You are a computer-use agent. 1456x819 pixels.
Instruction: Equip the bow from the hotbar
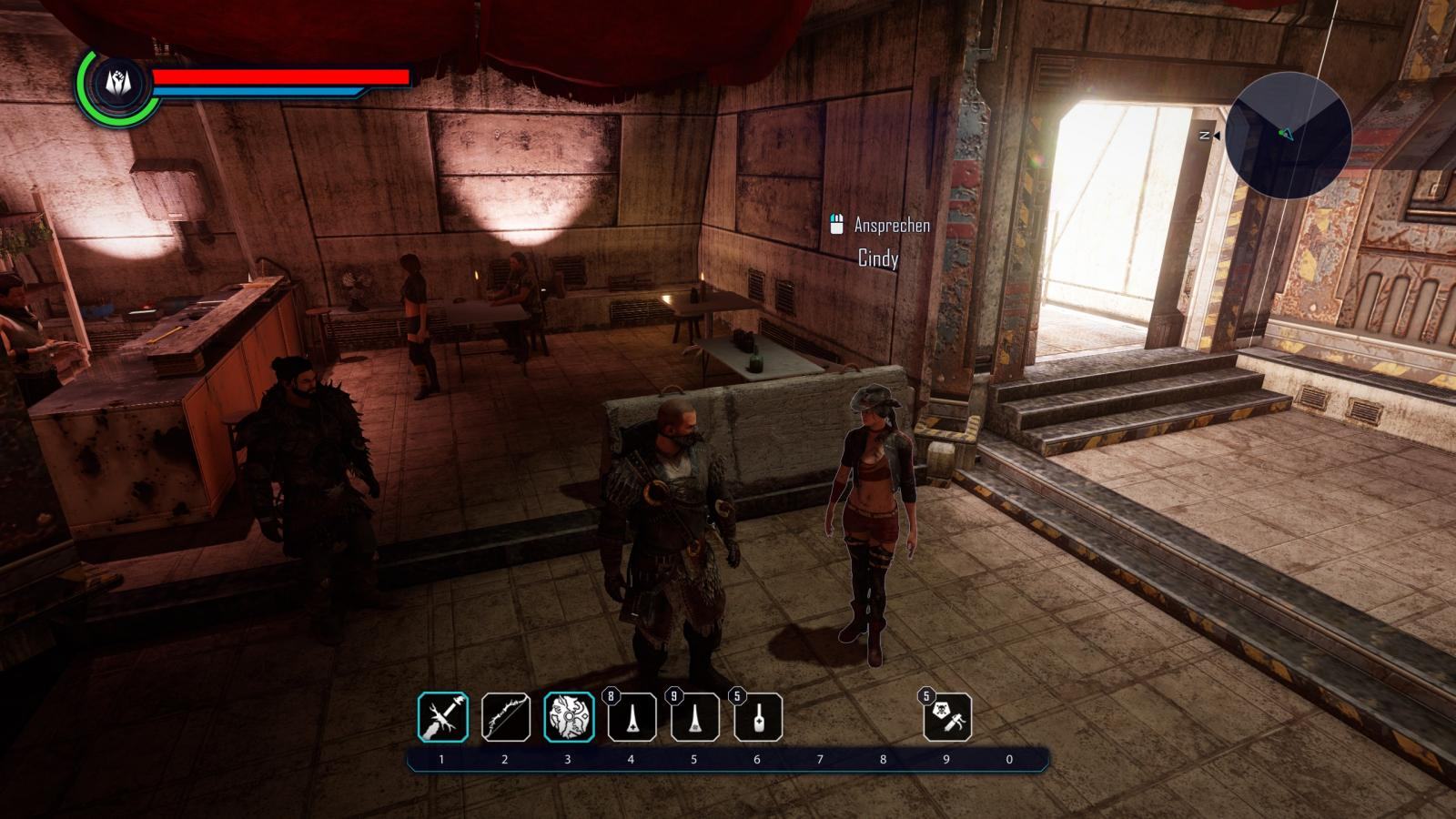(506, 717)
